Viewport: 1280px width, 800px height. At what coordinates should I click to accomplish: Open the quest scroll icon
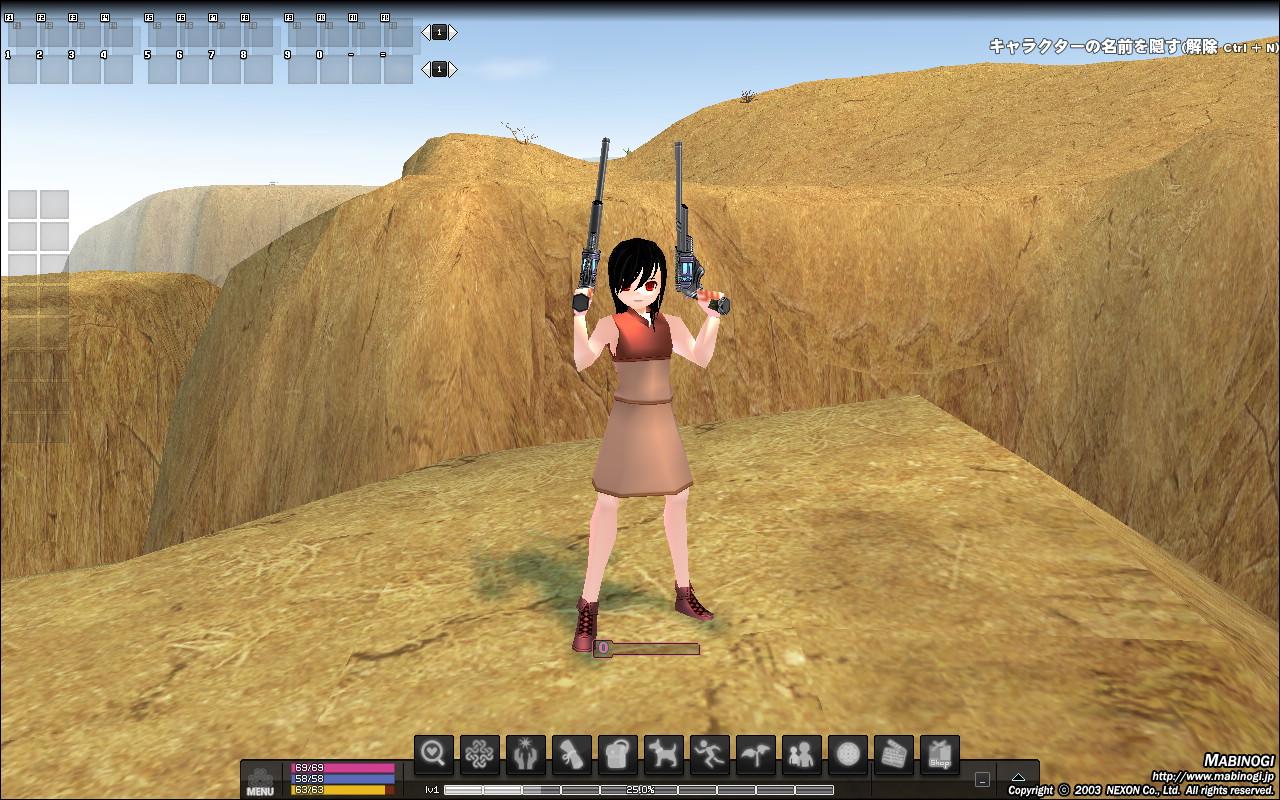573,754
